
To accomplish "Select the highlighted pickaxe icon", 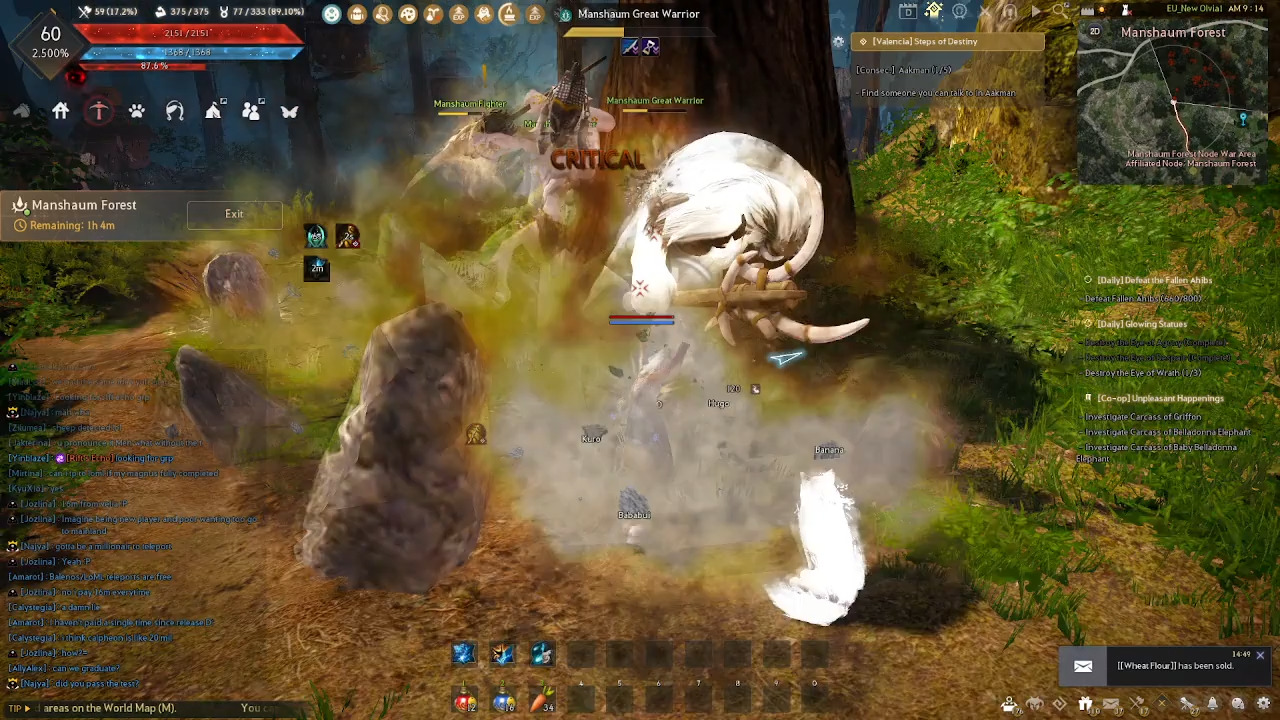I will (x=99, y=110).
